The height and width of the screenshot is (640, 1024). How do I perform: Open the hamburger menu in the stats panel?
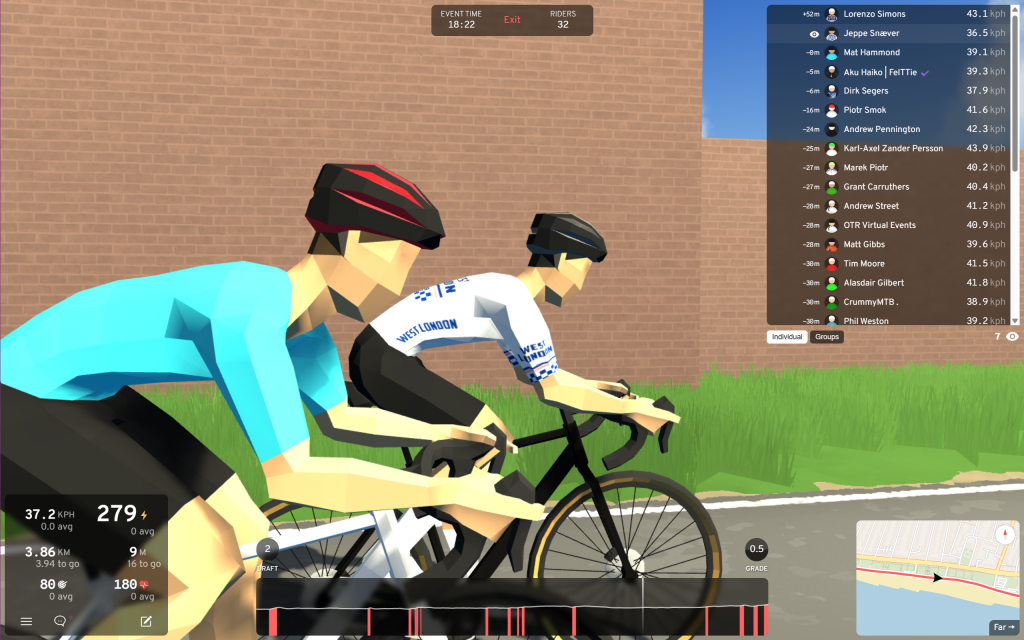[x=26, y=621]
